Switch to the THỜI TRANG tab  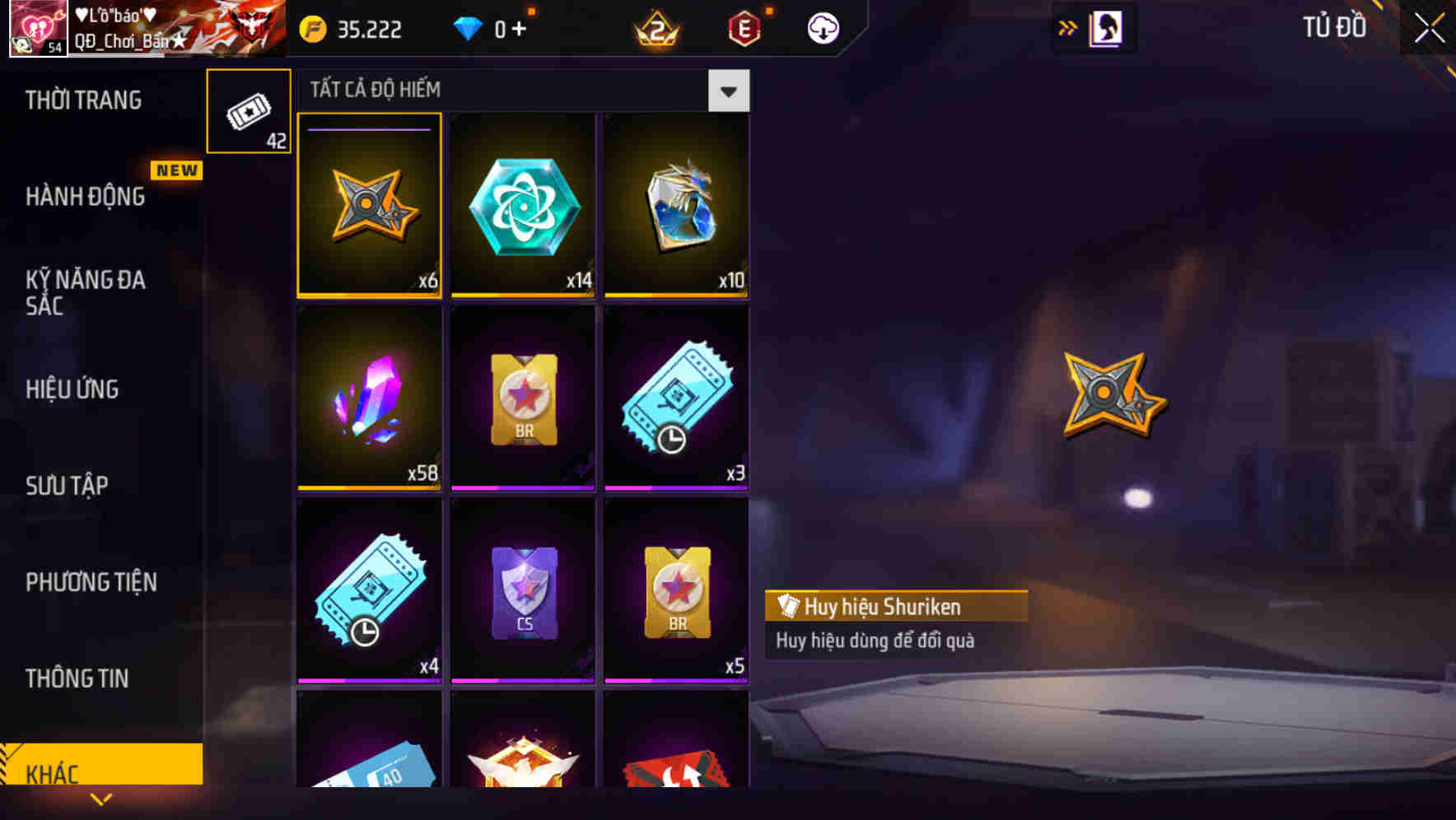82,100
